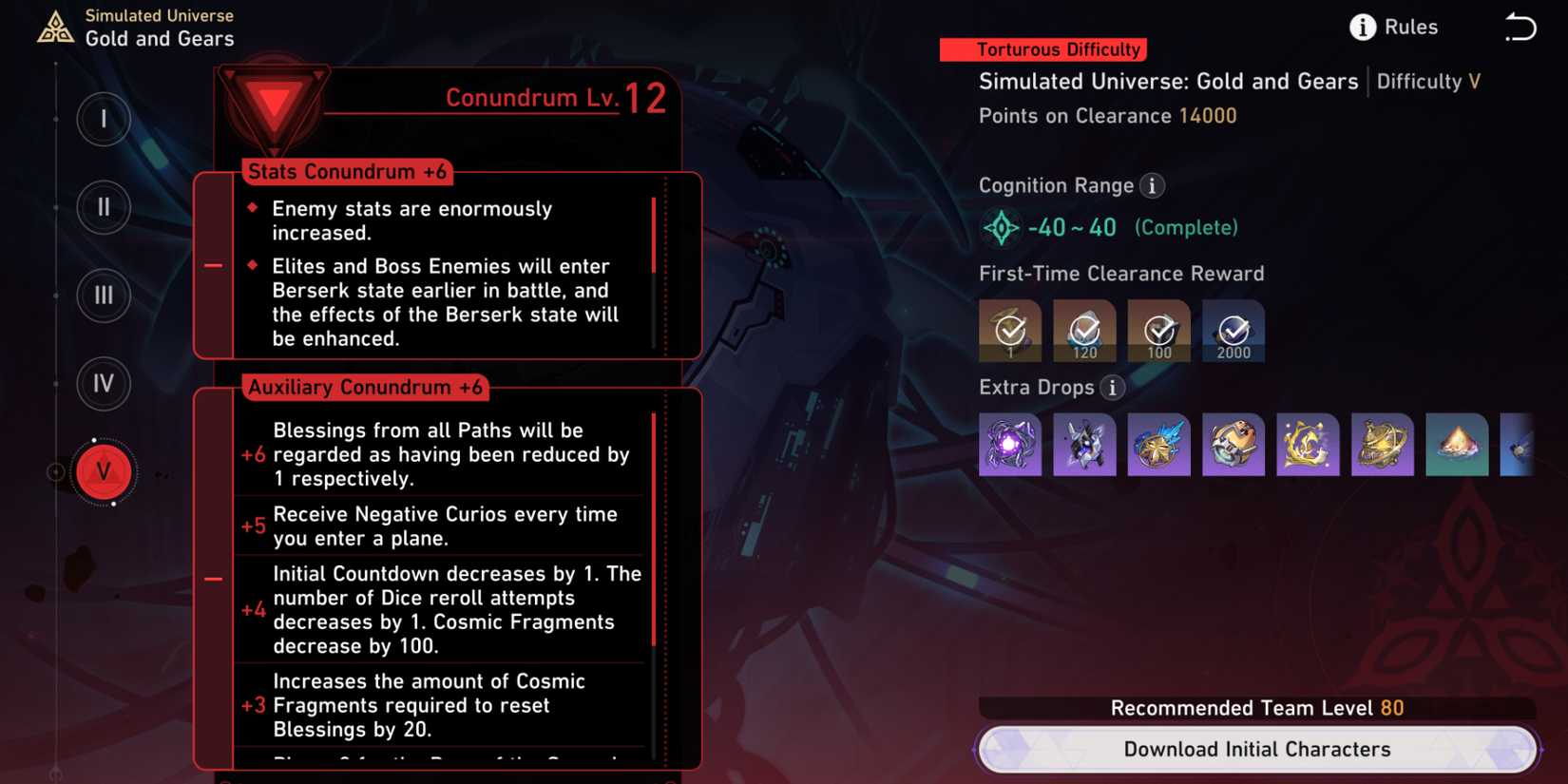Click the orange pyramid Extra Drops item
Viewport: 1568px width, 784px height.
1457,444
